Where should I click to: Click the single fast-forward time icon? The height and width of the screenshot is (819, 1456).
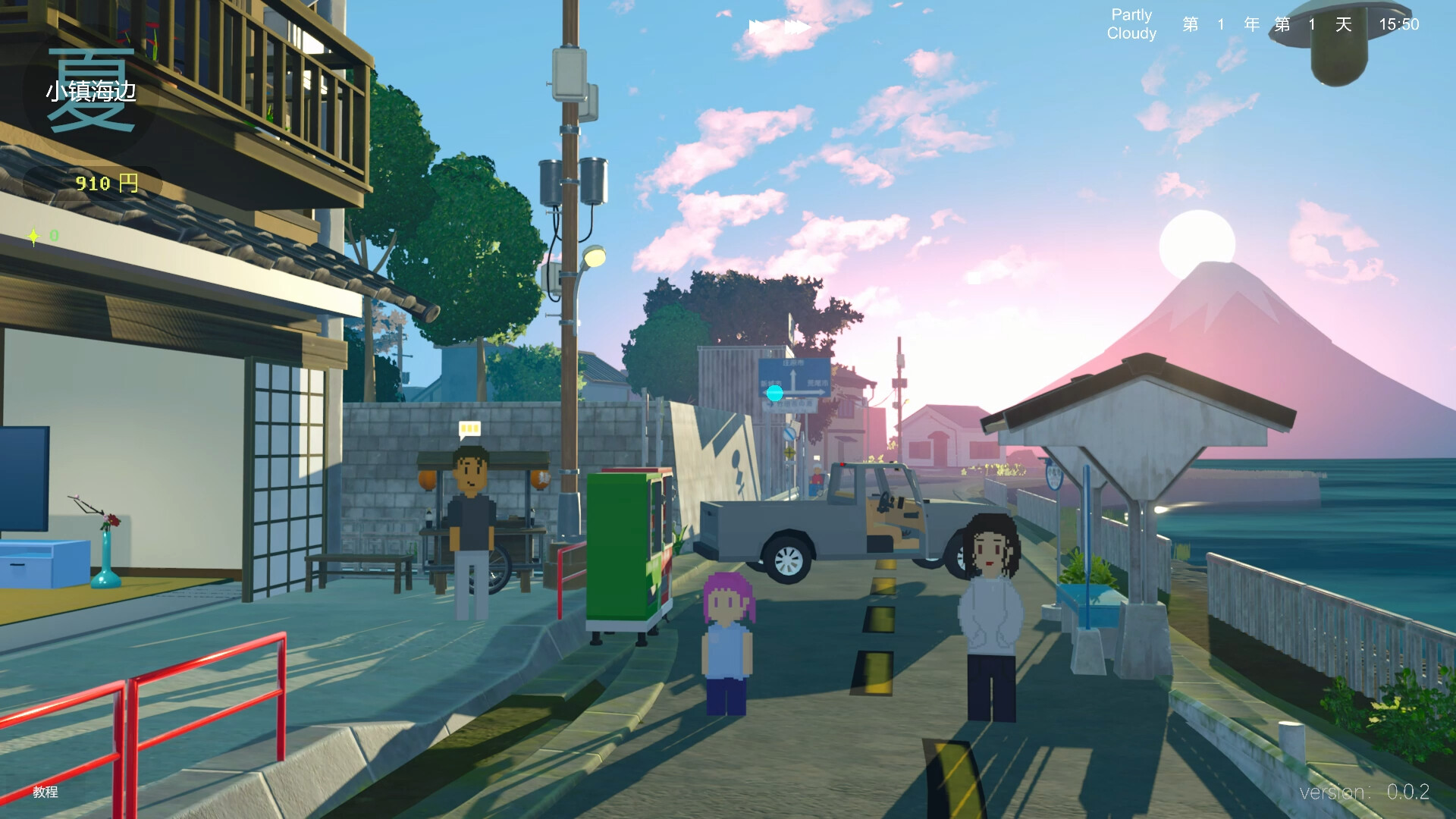point(758,26)
